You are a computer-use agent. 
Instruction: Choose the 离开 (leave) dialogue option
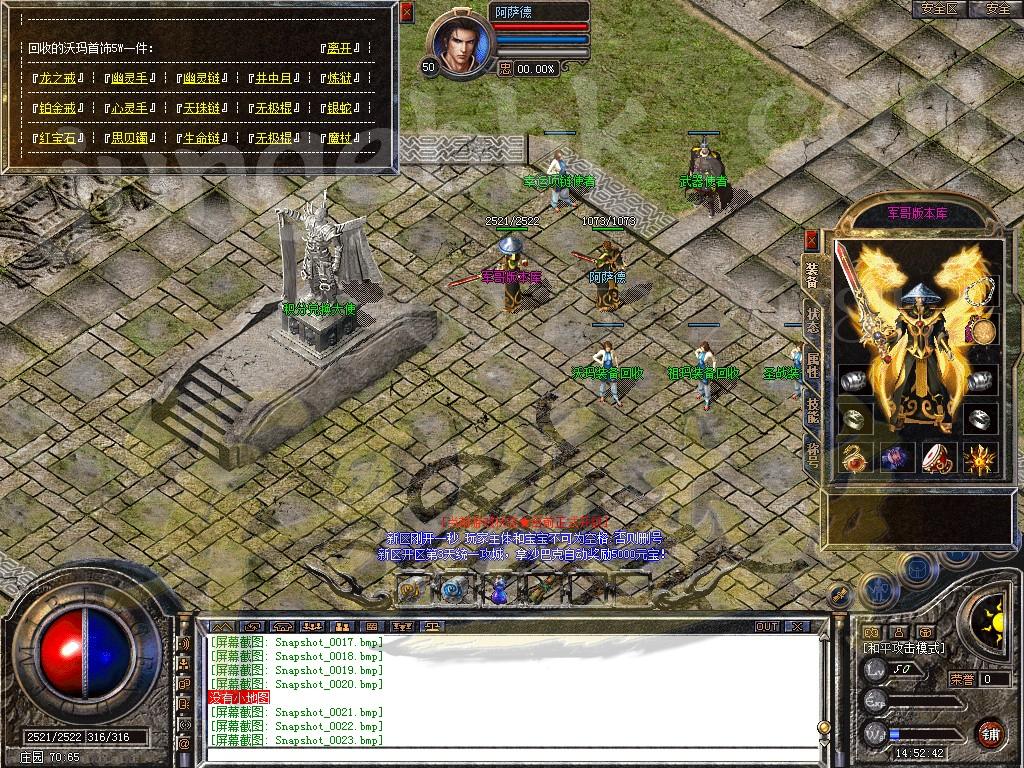(341, 48)
